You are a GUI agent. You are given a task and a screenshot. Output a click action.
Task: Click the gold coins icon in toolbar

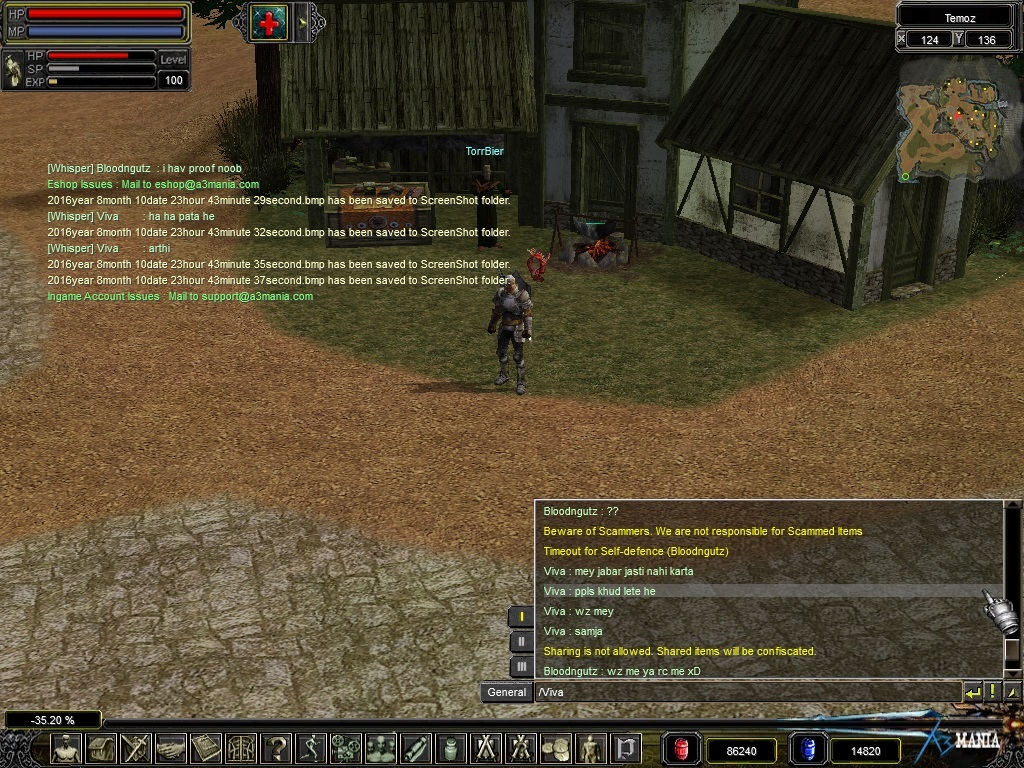click(556, 749)
